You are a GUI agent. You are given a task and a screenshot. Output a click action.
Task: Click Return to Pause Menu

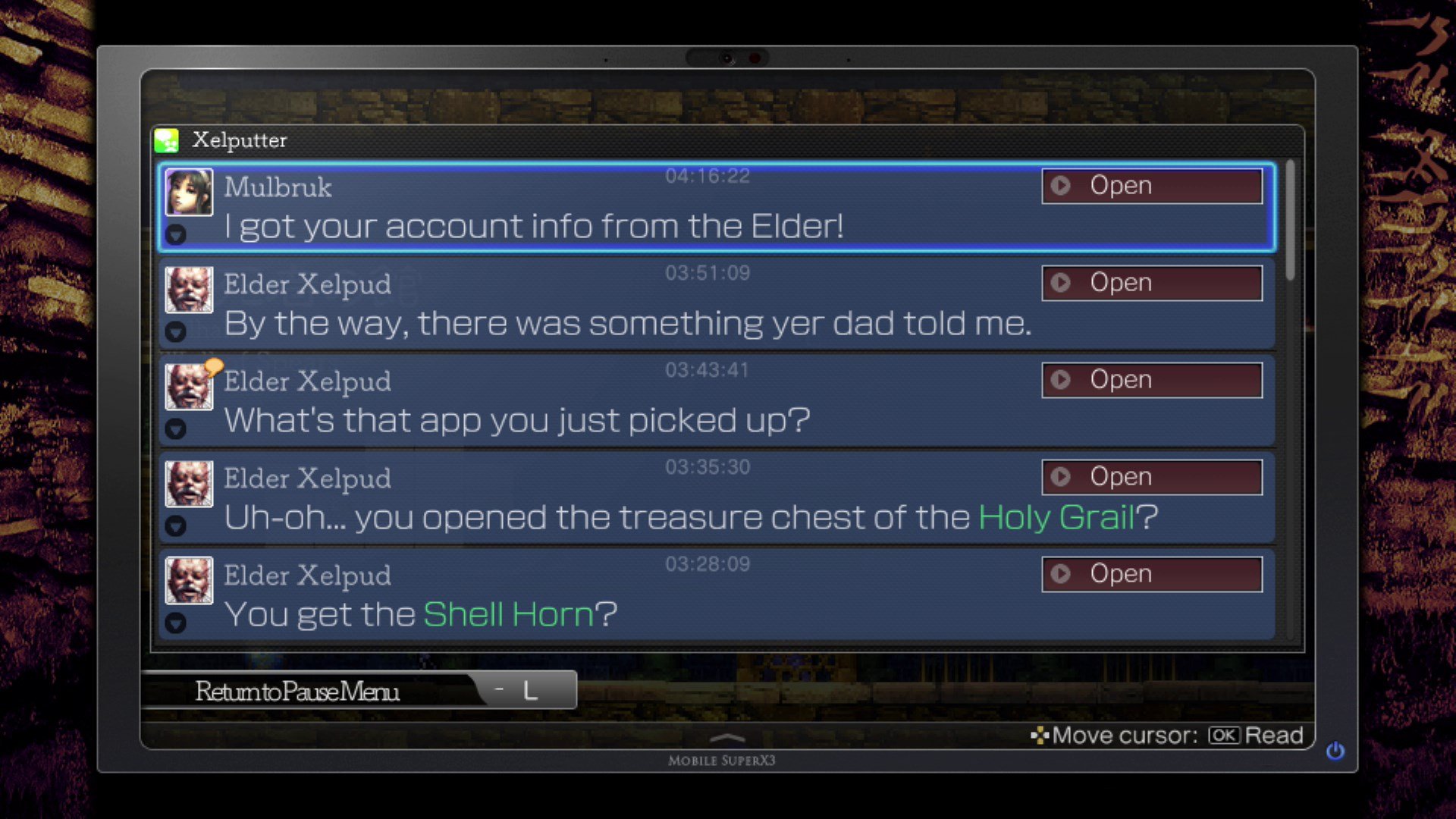pyautogui.click(x=297, y=691)
